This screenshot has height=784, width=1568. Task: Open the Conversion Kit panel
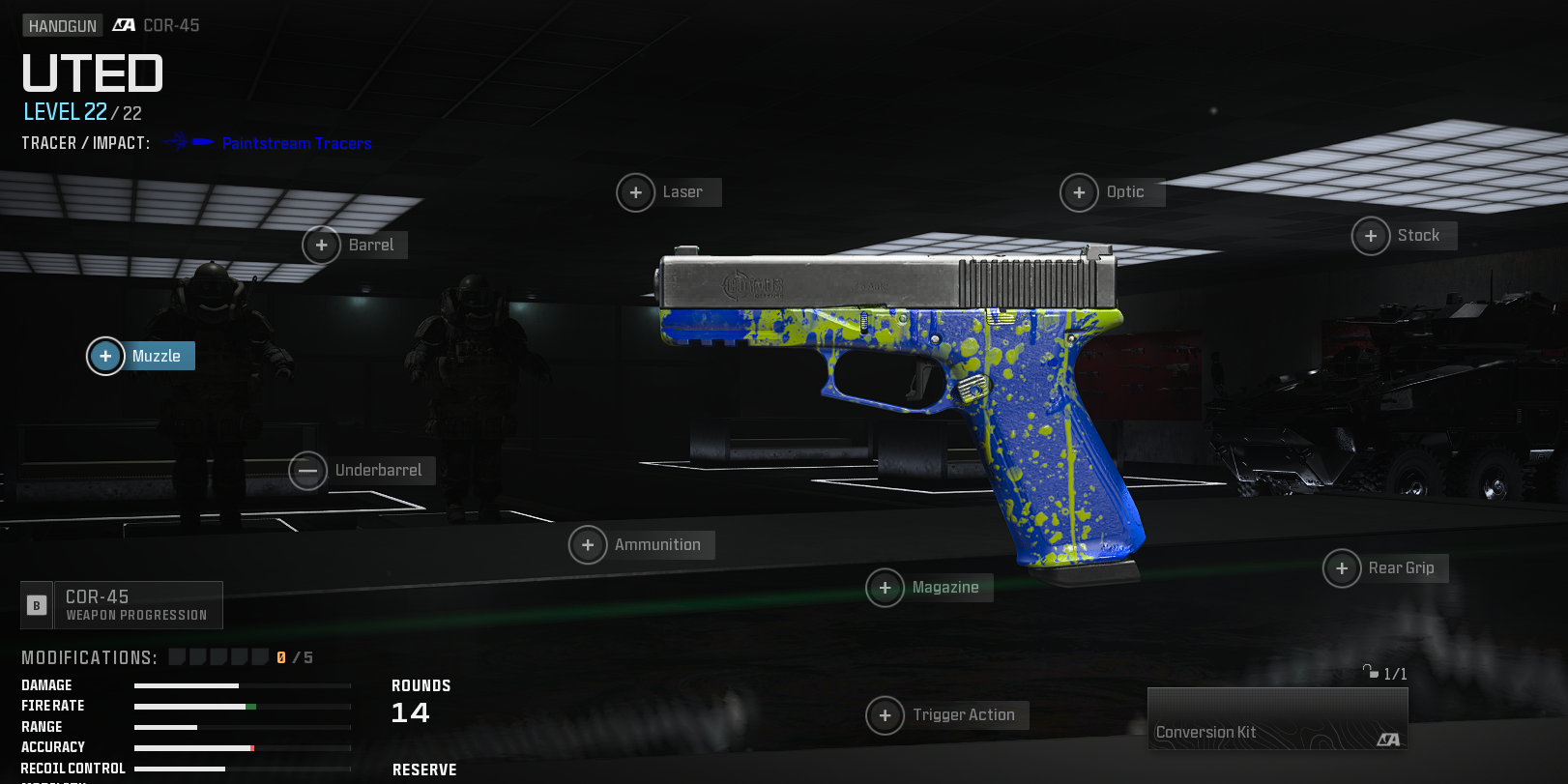(1277, 719)
